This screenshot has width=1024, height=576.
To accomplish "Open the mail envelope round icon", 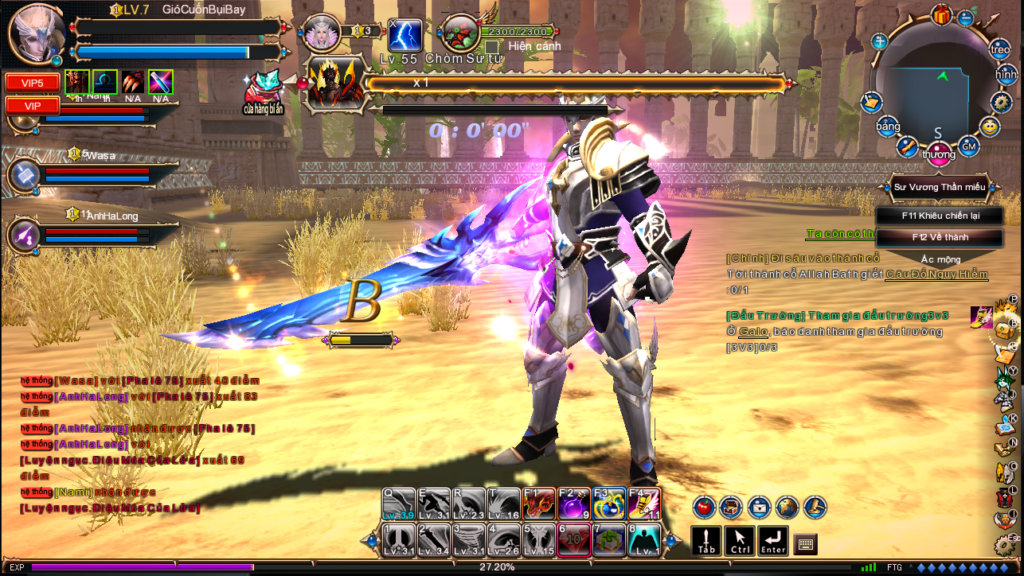I will 759,507.
